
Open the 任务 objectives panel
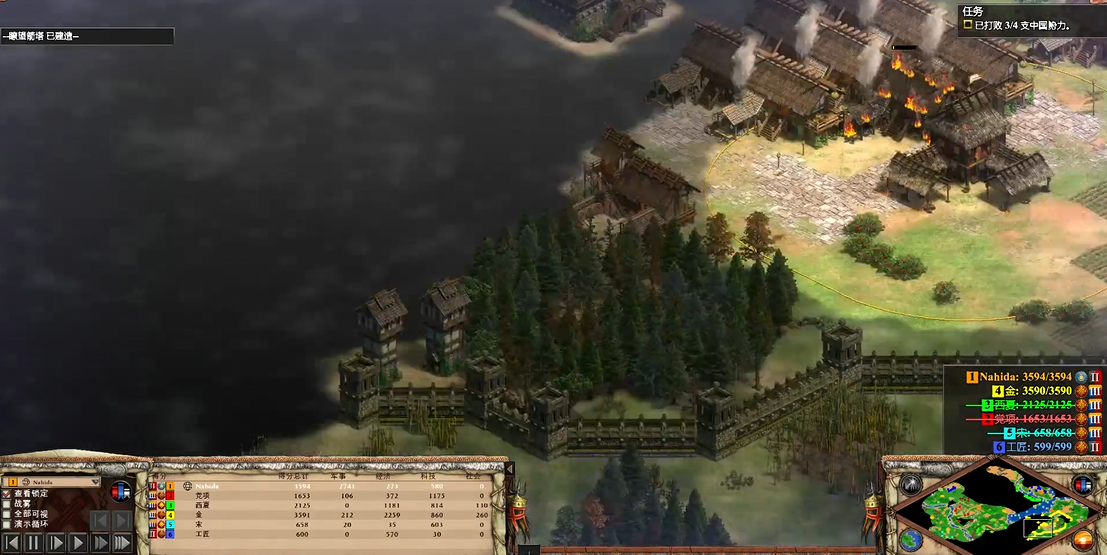click(972, 11)
